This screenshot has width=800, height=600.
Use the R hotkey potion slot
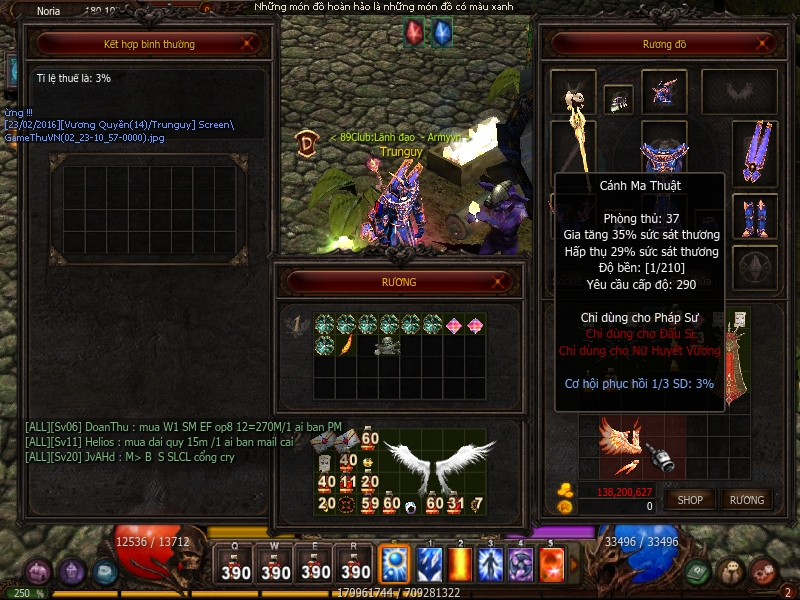(x=356, y=565)
